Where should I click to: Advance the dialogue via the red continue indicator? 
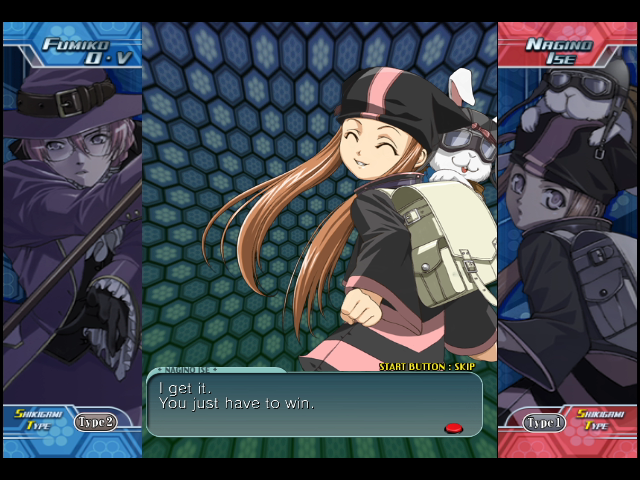453,428
